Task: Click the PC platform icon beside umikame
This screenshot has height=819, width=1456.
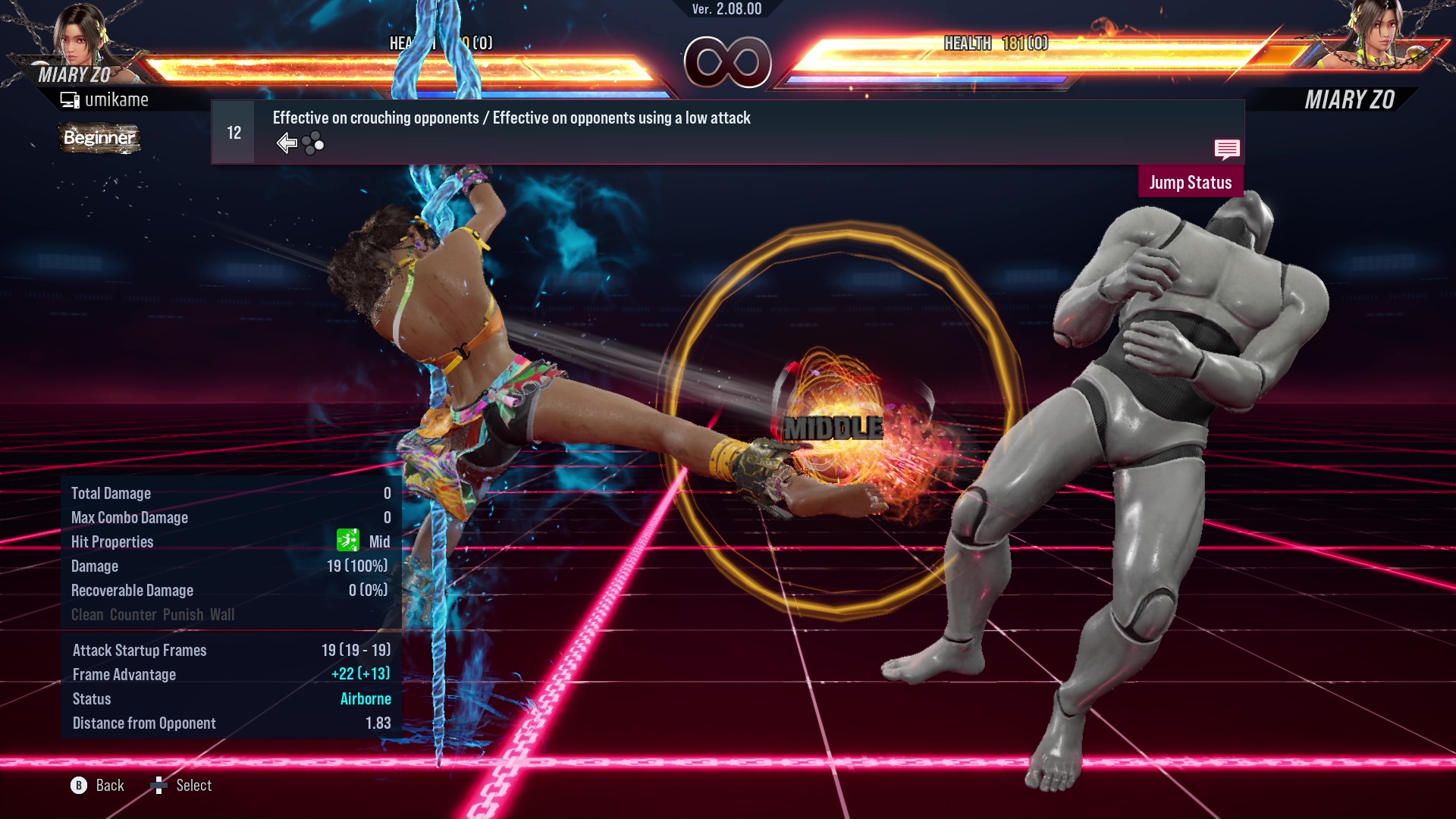Action: 70,99
